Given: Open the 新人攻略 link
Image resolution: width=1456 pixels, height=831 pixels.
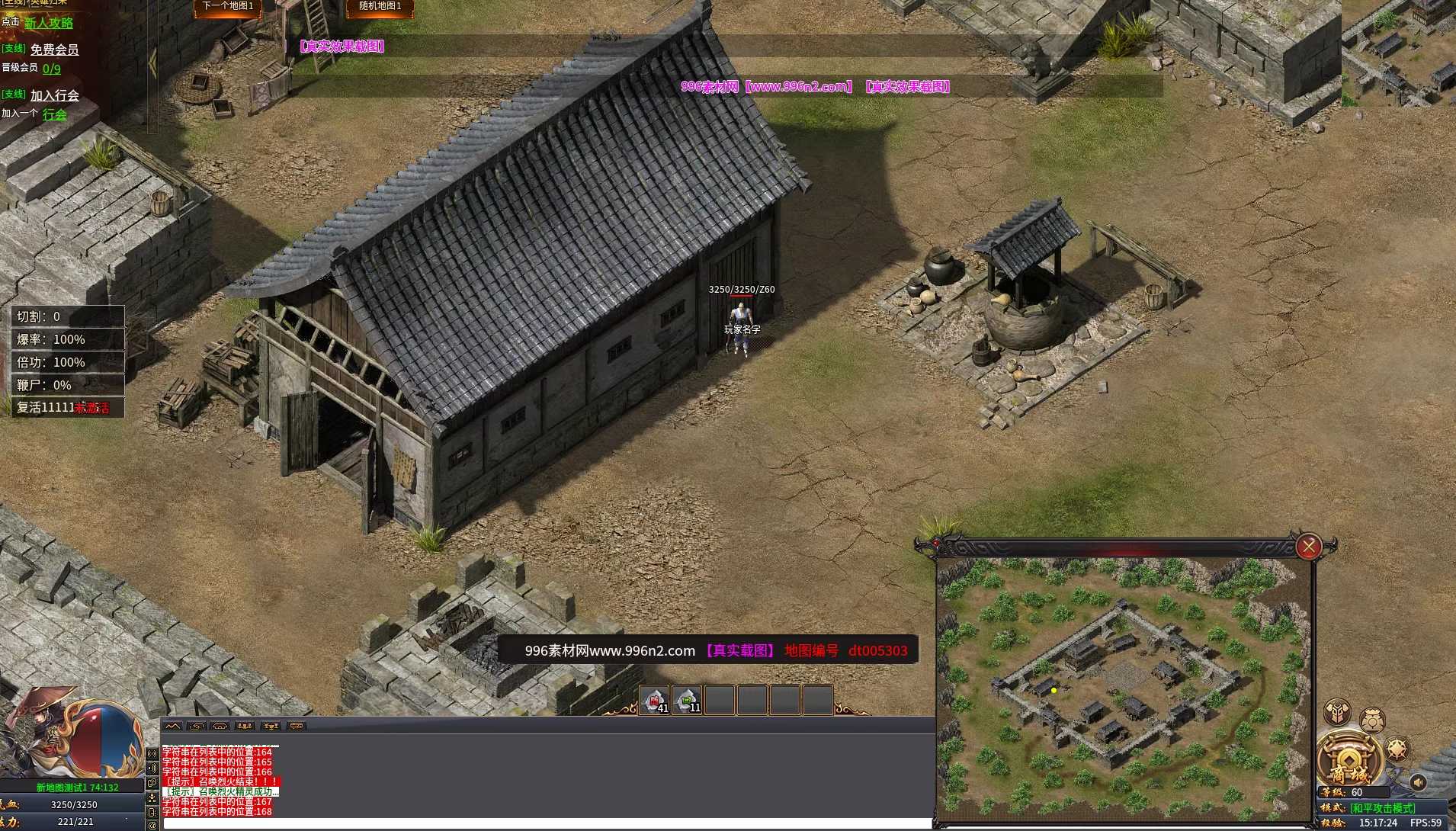Looking at the screenshot, I should pyautogui.click(x=49, y=23).
